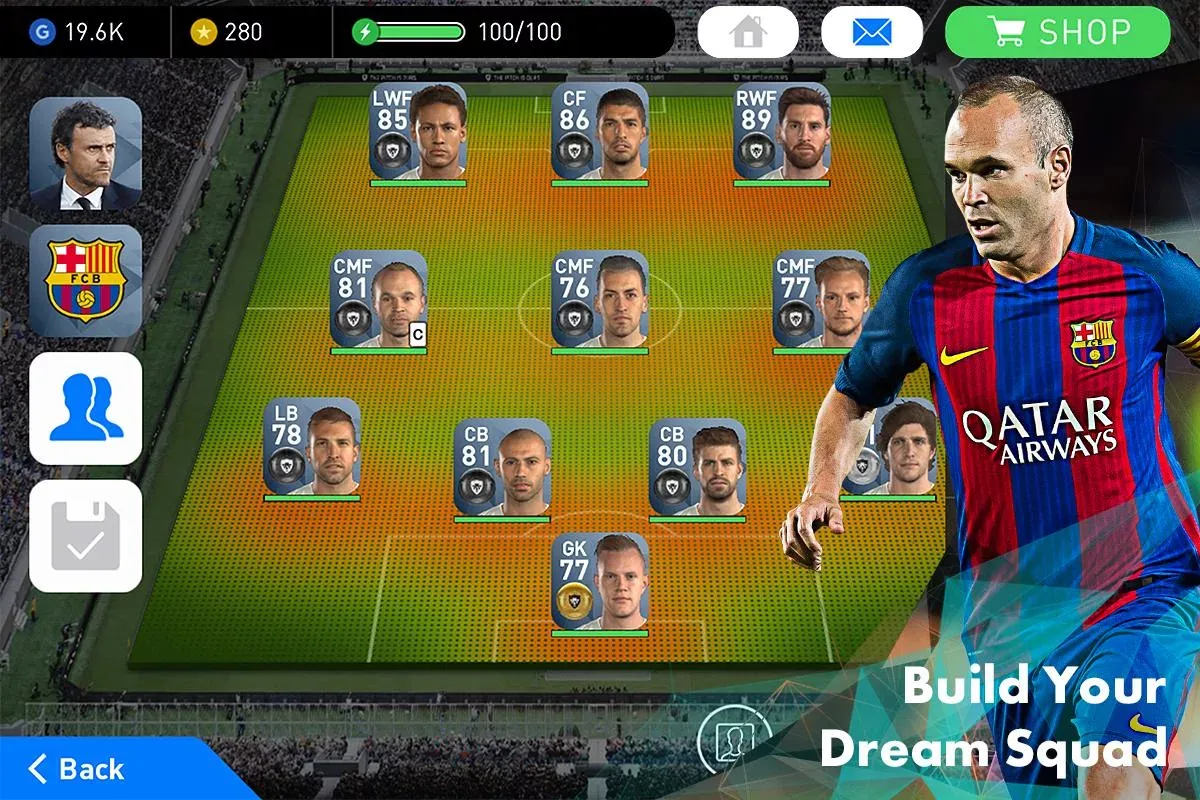Open the green SHOP button
The width and height of the screenshot is (1200, 800).
tap(1057, 32)
